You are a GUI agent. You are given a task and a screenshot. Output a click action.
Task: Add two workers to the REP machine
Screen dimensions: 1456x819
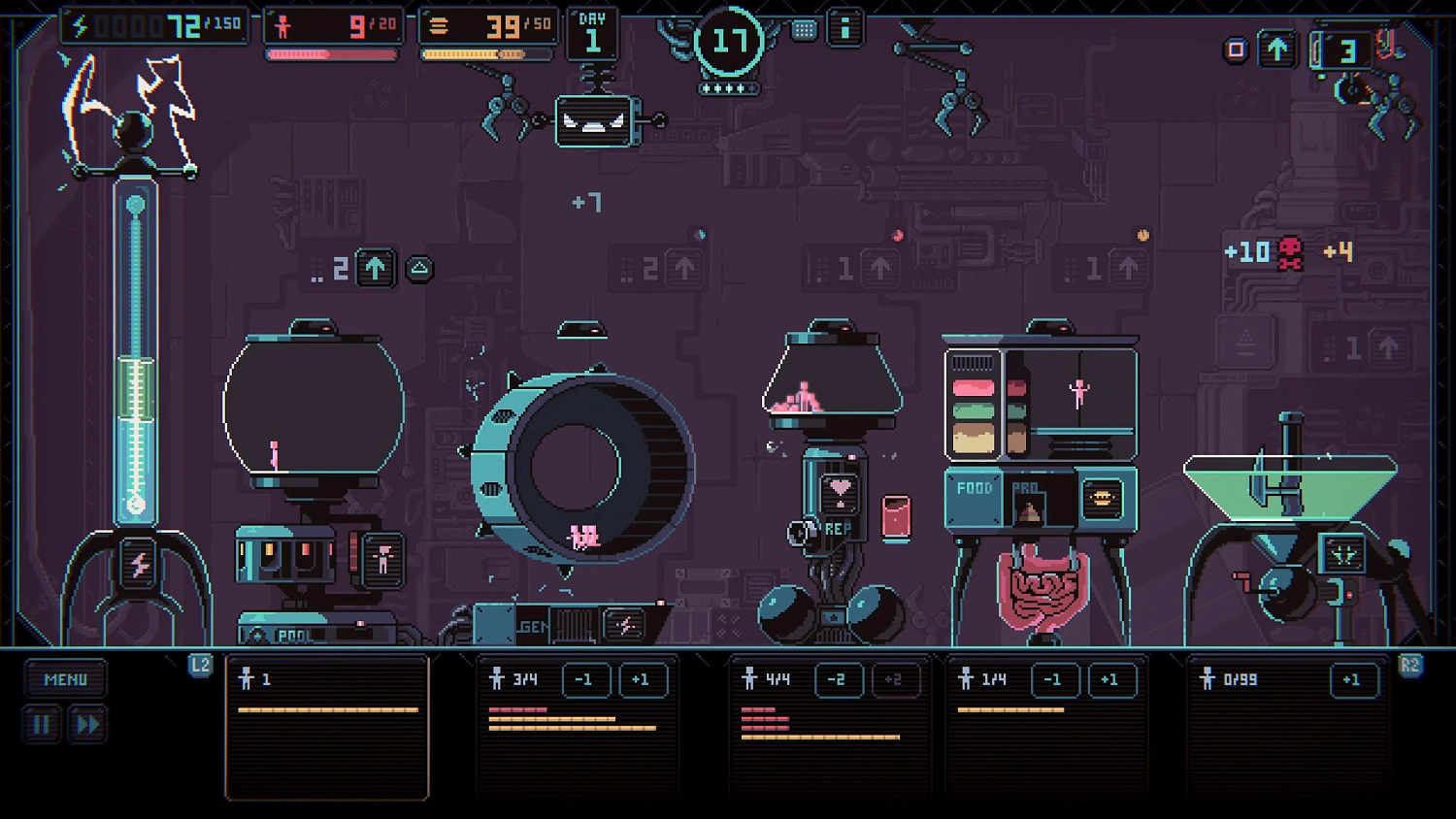[893, 680]
